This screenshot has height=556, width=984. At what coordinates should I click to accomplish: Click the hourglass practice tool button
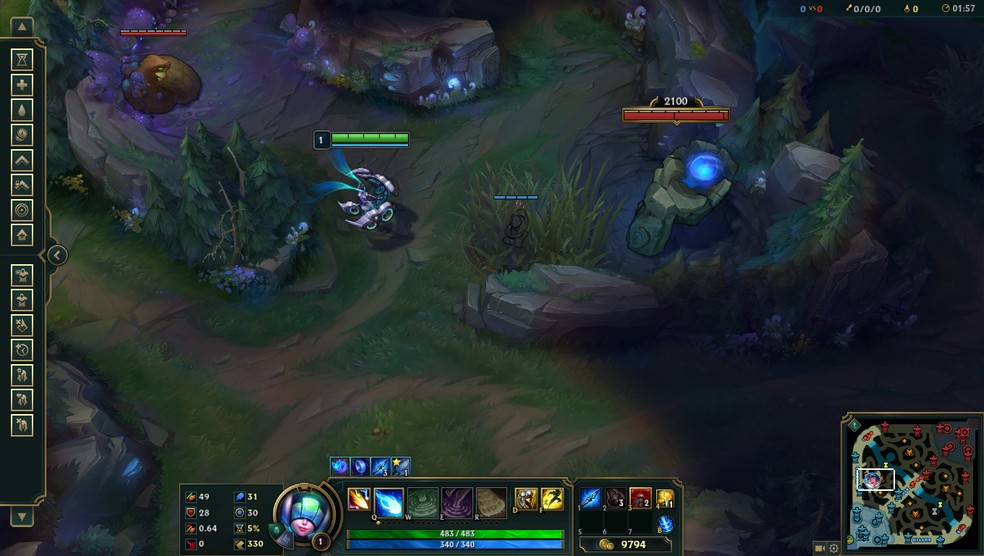[x=22, y=60]
